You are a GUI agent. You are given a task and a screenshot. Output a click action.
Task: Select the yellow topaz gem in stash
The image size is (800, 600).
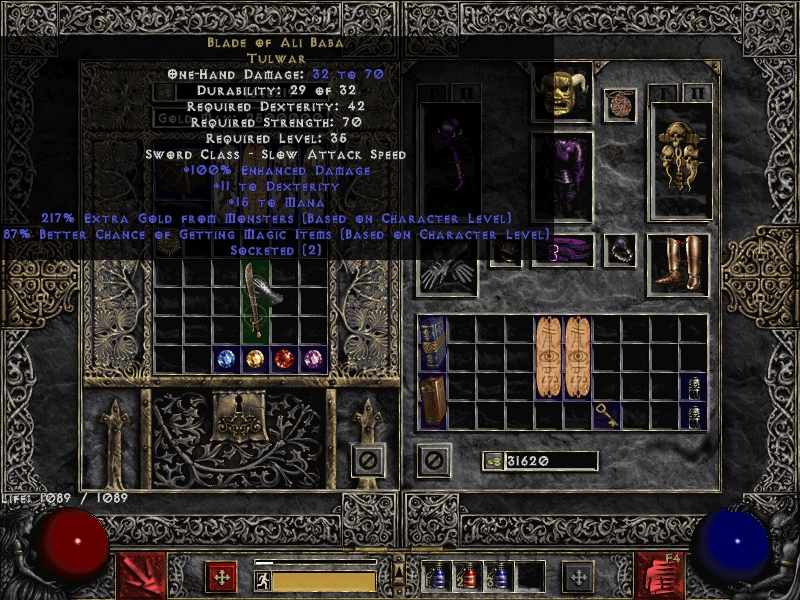tap(256, 358)
